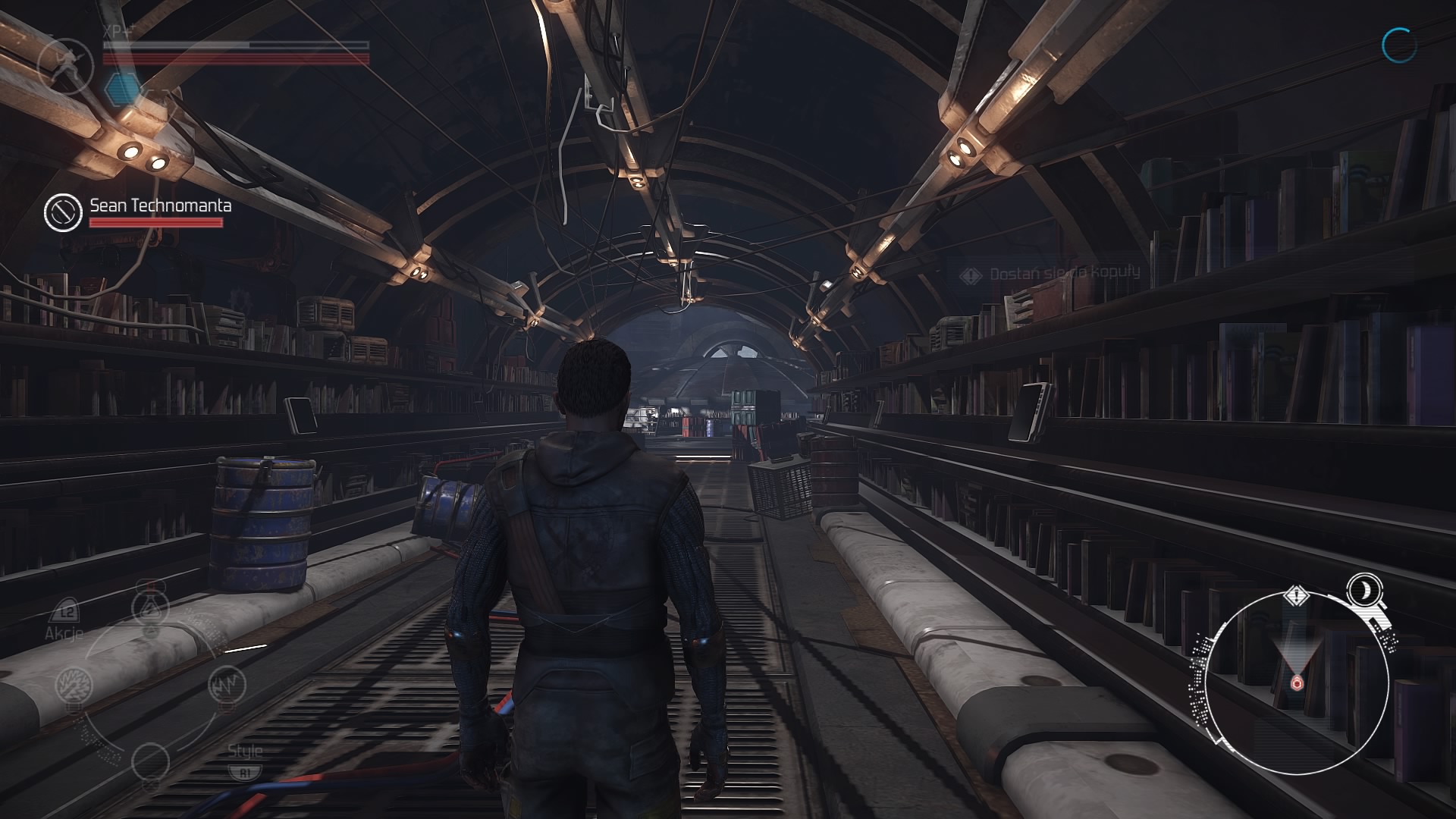Activate the electric burst ability icon
The width and height of the screenshot is (1456, 819).
pos(74,684)
